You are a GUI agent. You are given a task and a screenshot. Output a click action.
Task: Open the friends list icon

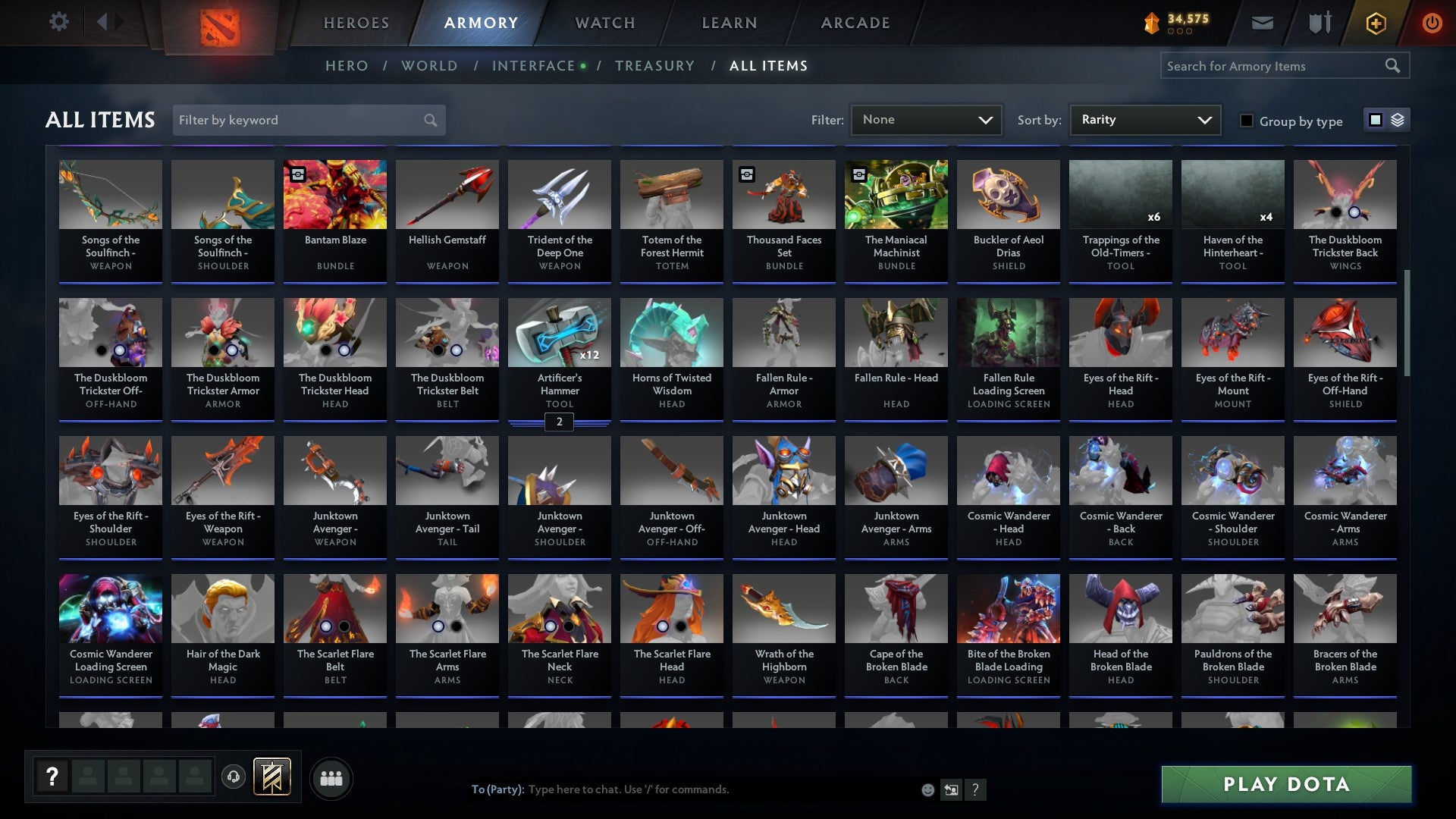pyautogui.click(x=331, y=777)
